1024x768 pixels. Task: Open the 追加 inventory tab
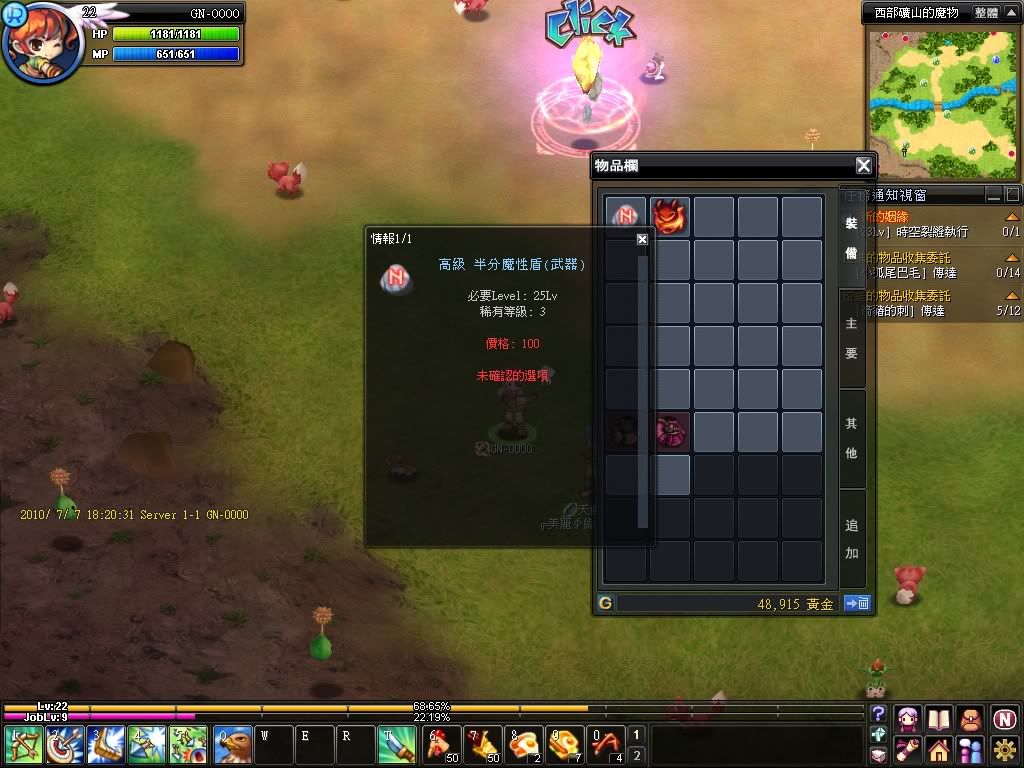852,538
